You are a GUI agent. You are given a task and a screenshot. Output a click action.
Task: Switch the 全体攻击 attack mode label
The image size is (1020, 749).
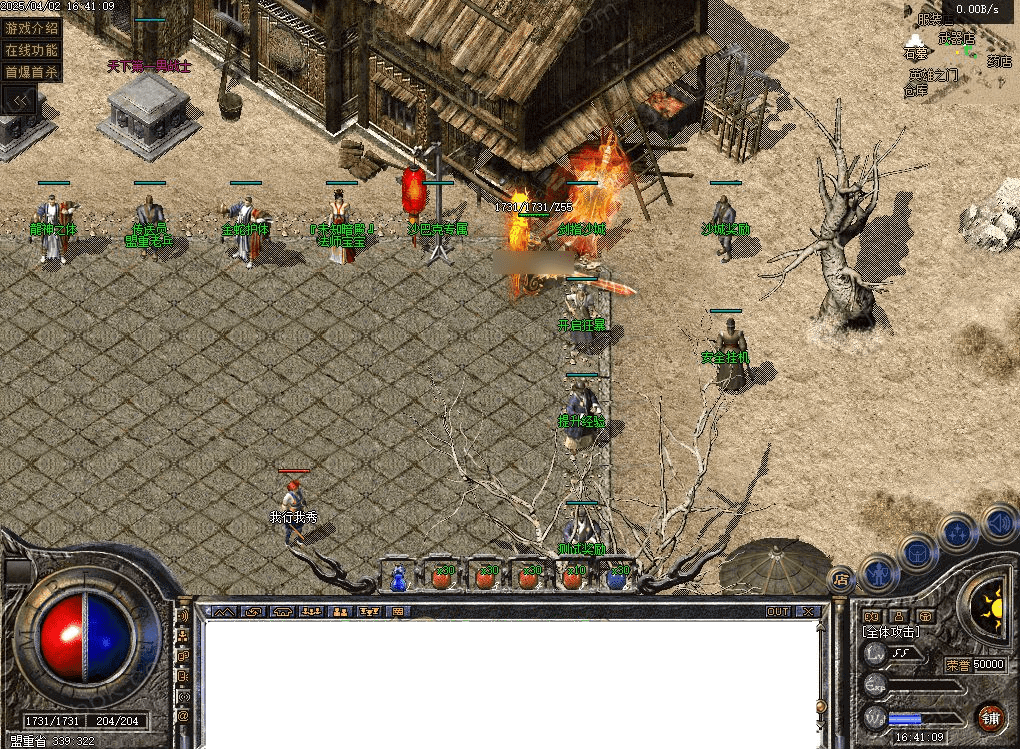pos(891,632)
